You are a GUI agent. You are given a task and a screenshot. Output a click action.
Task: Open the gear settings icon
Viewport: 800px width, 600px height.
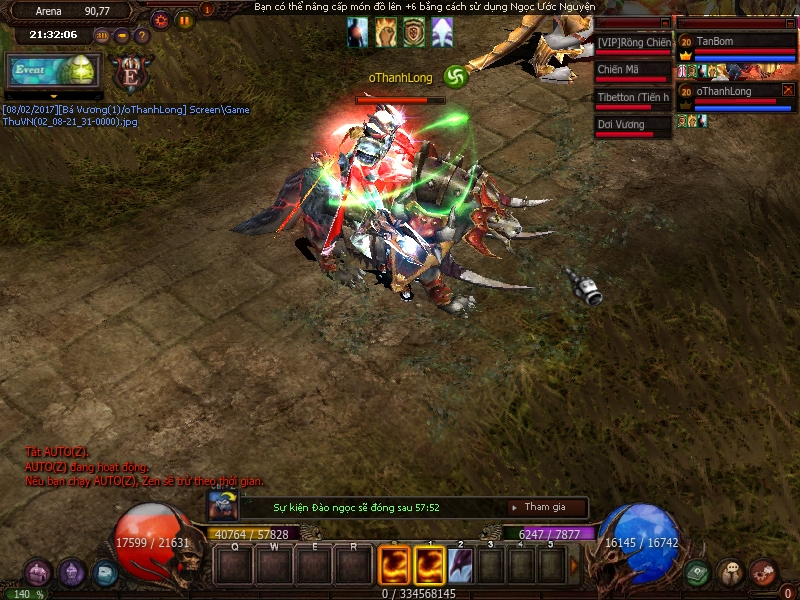point(161,19)
